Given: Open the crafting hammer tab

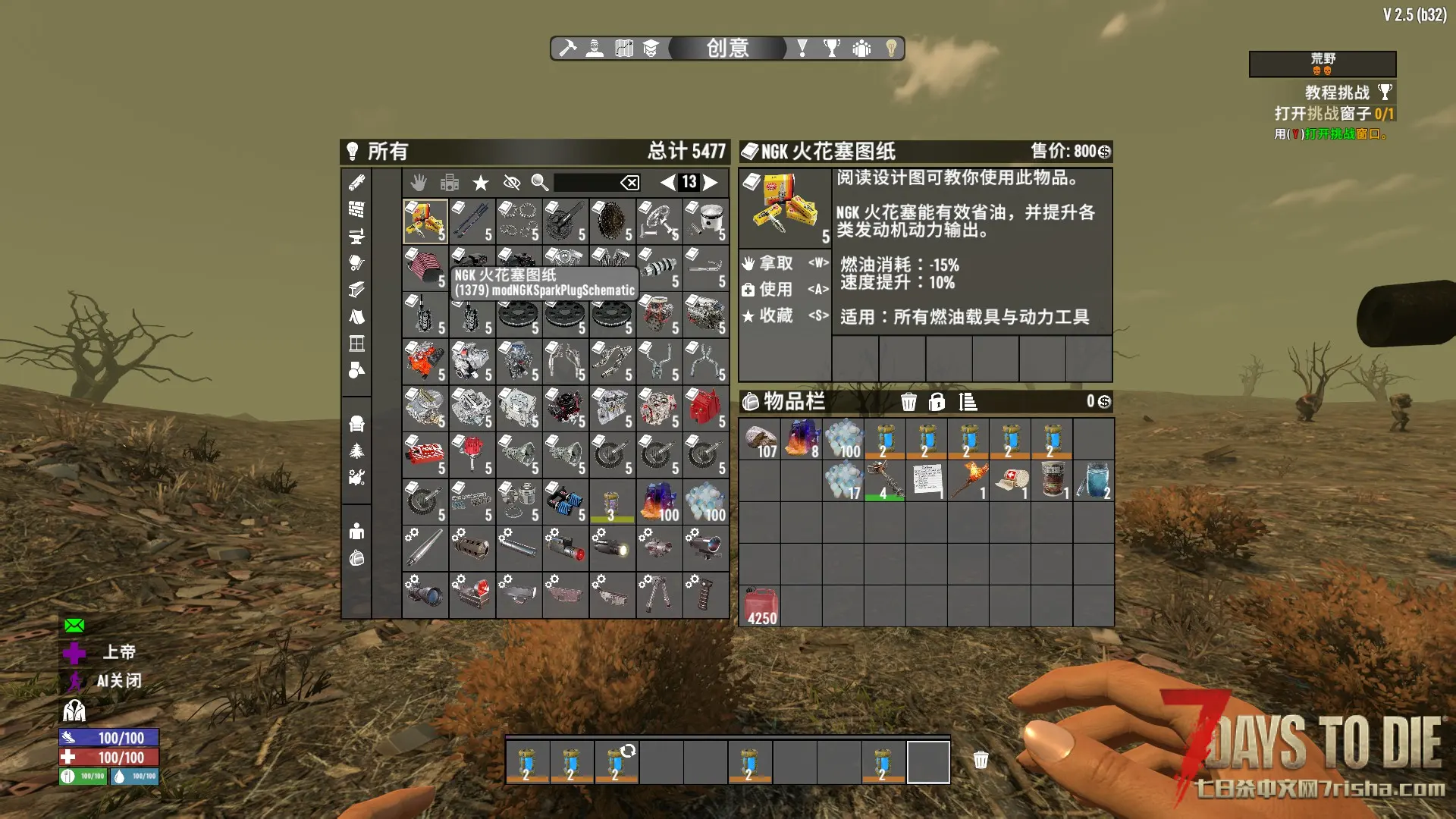Looking at the screenshot, I should tap(567, 49).
